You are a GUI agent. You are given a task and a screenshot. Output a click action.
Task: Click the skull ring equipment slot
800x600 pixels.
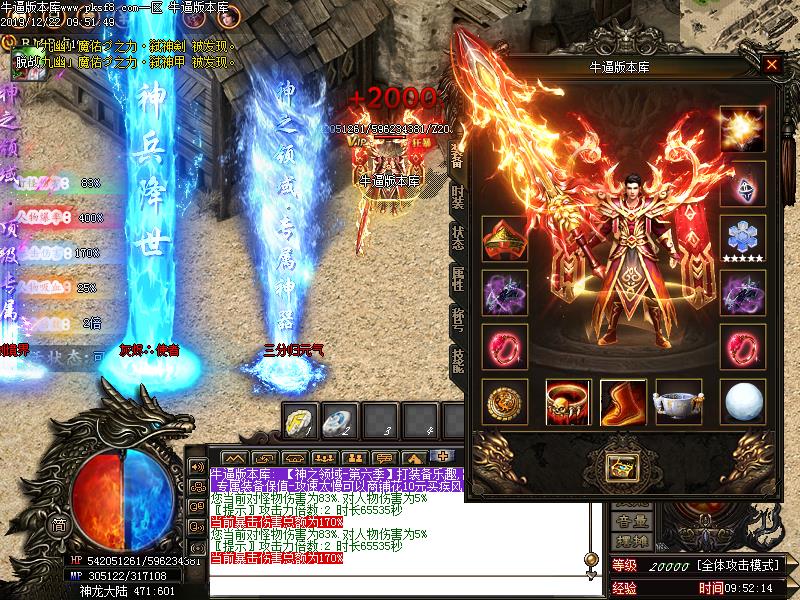click(x=568, y=402)
